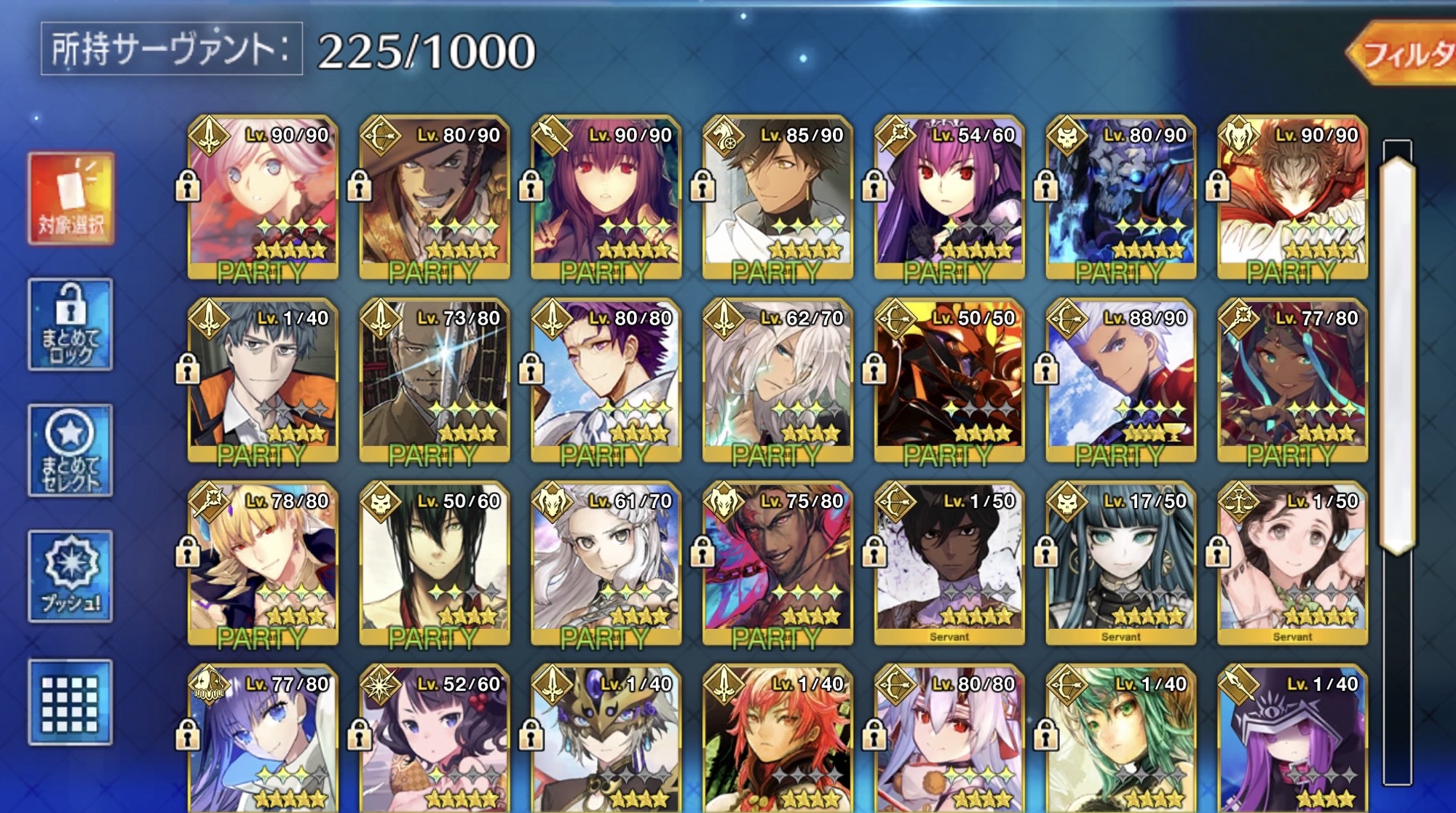The image size is (1456, 813).
Task: Choose the まとめてセレクト bulk select button
Action: point(71,451)
